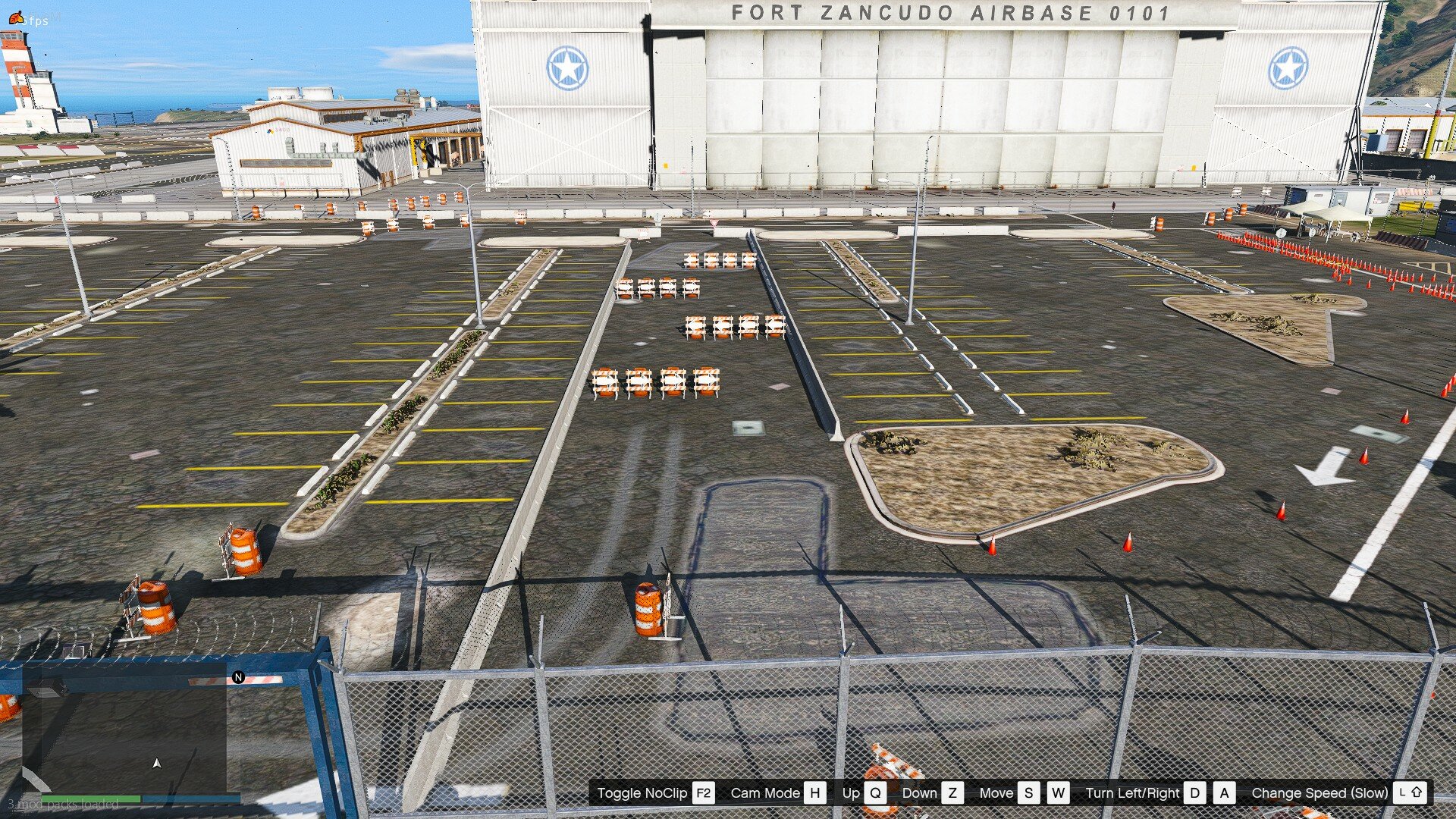Click the player arrow on the minimap

coord(157,764)
